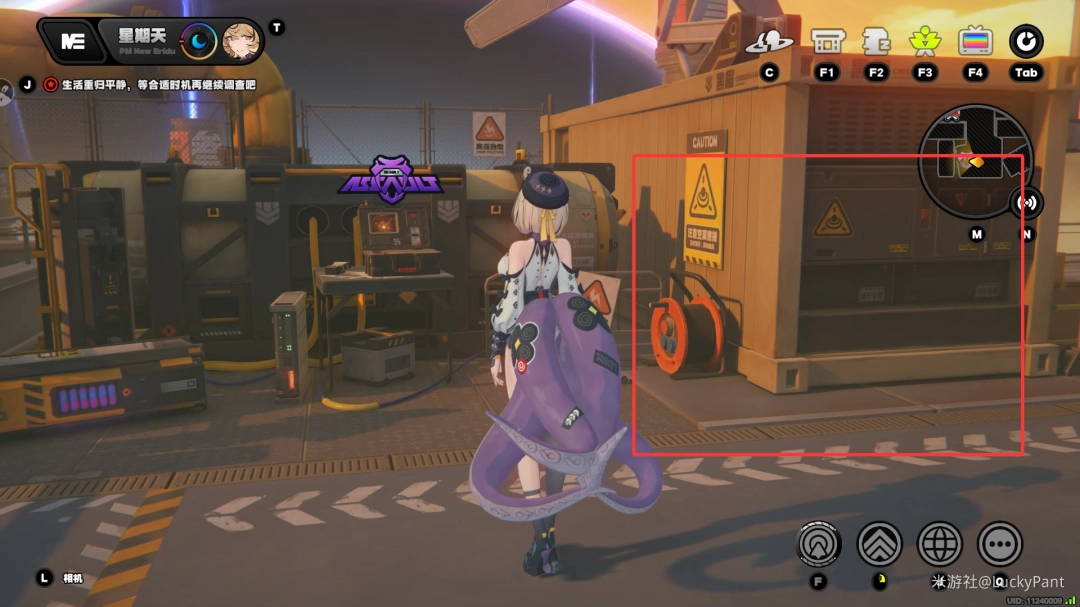The height and width of the screenshot is (607, 1080).
Task: Tap the triple chevron sprint button
Action: point(879,545)
